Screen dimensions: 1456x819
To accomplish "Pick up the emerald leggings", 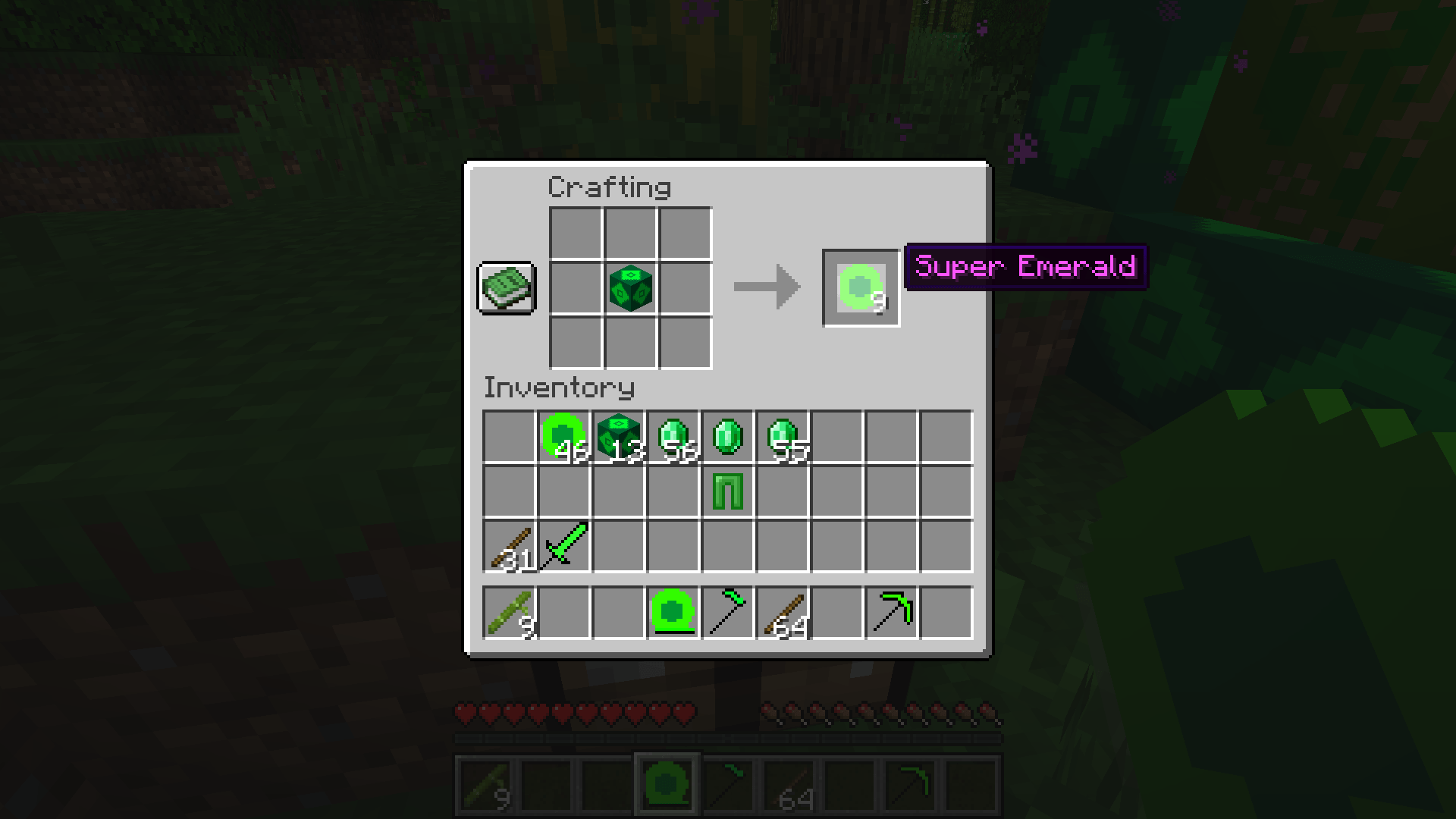I will coord(728,491).
